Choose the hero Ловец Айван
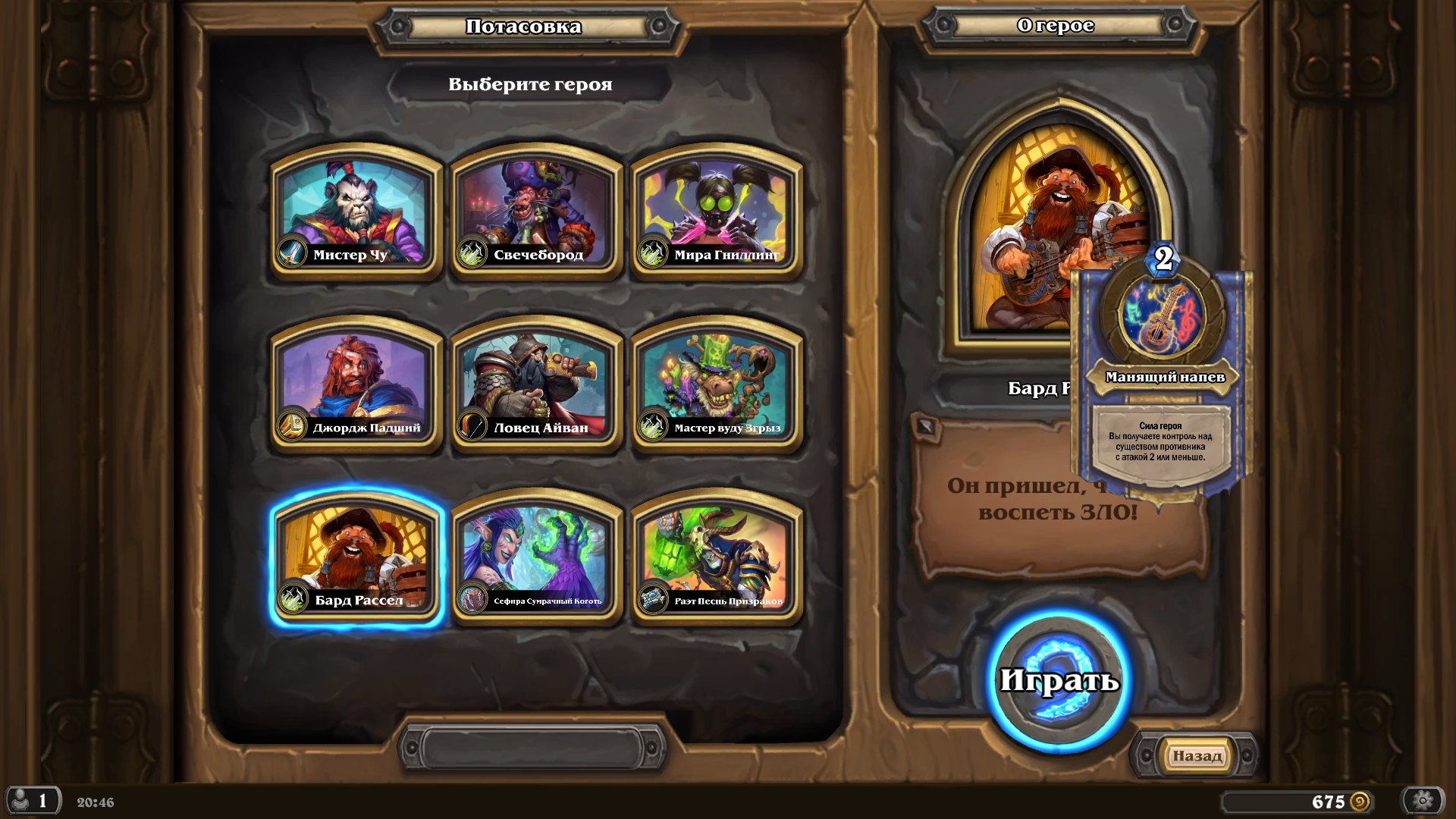This screenshot has height=819, width=1456. (x=535, y=385)
